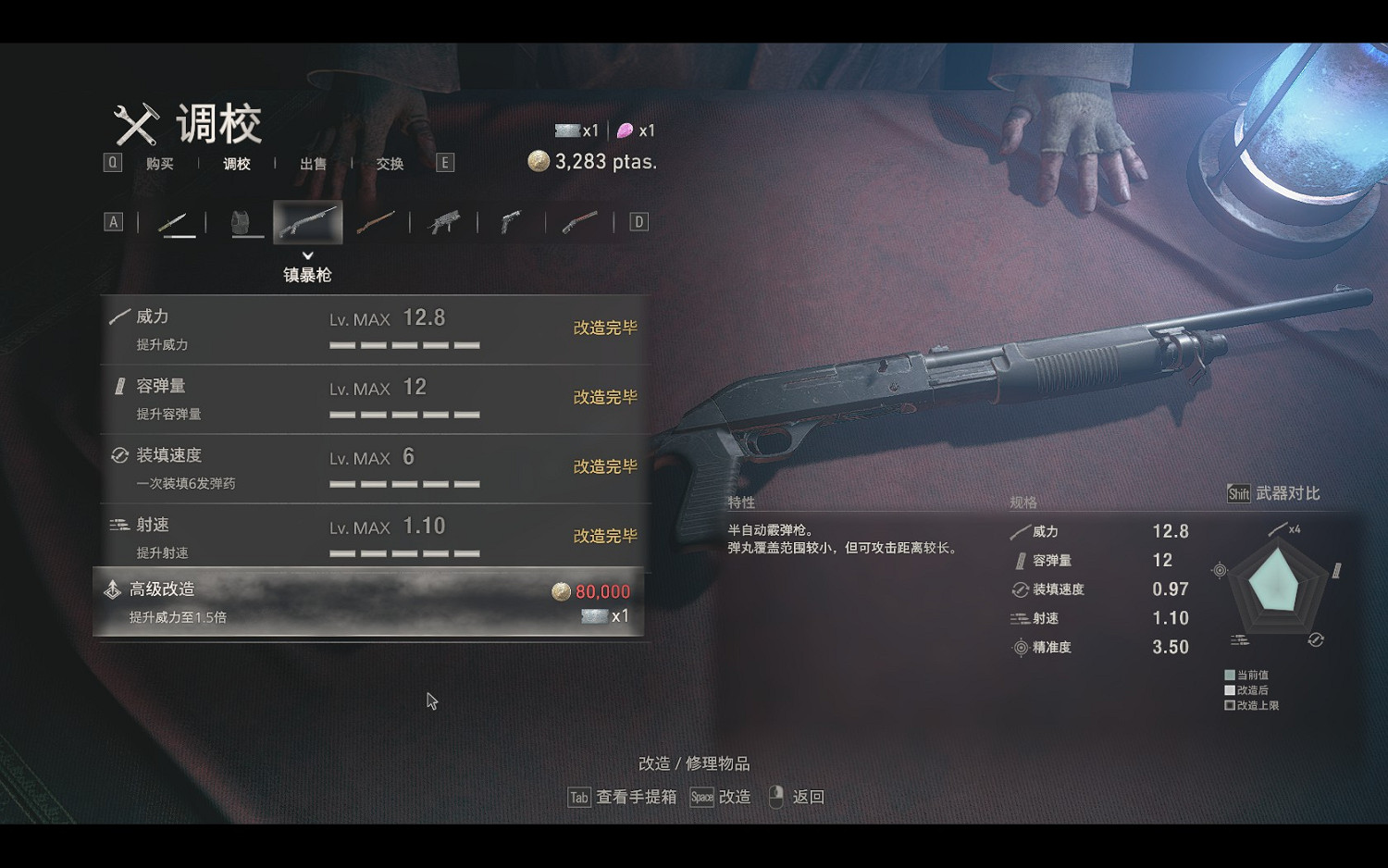Select the wooden rifle icon
Image resolution: width=1388 pixels, height=868 pixels.
coord(378,221)
